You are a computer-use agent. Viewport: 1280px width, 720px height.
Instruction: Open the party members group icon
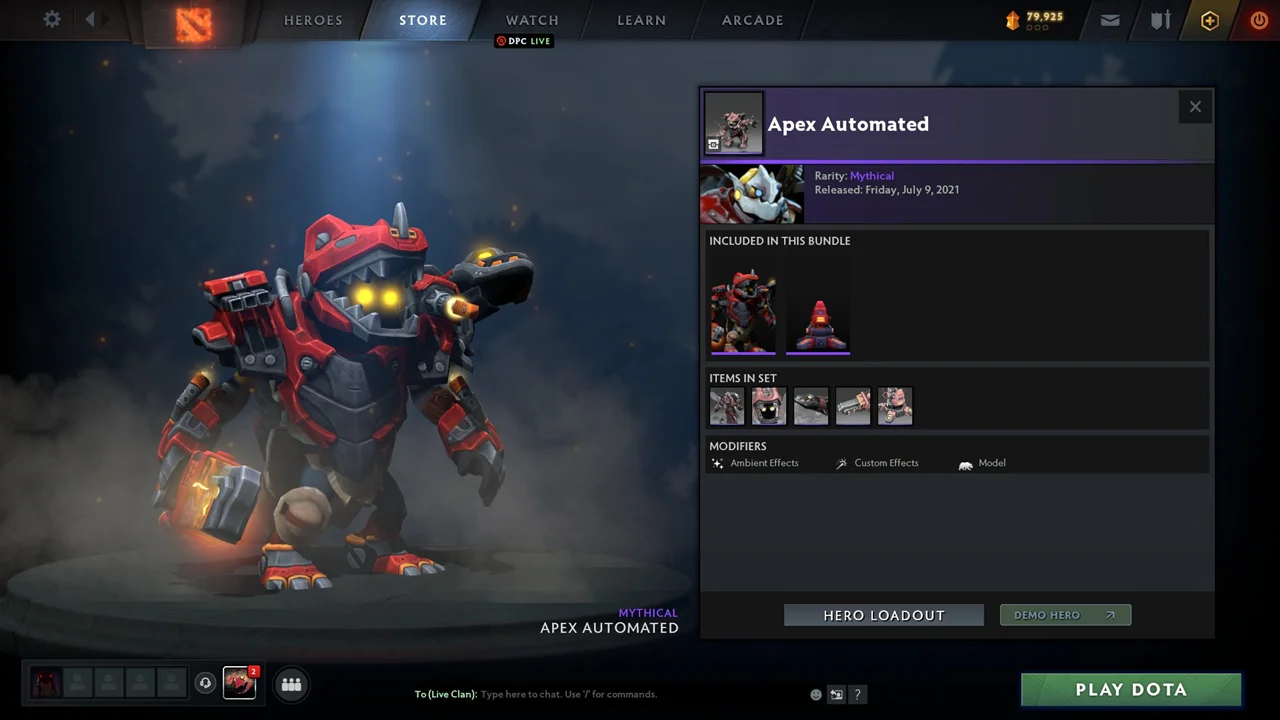pyautogui.click(x=291, y=684)
